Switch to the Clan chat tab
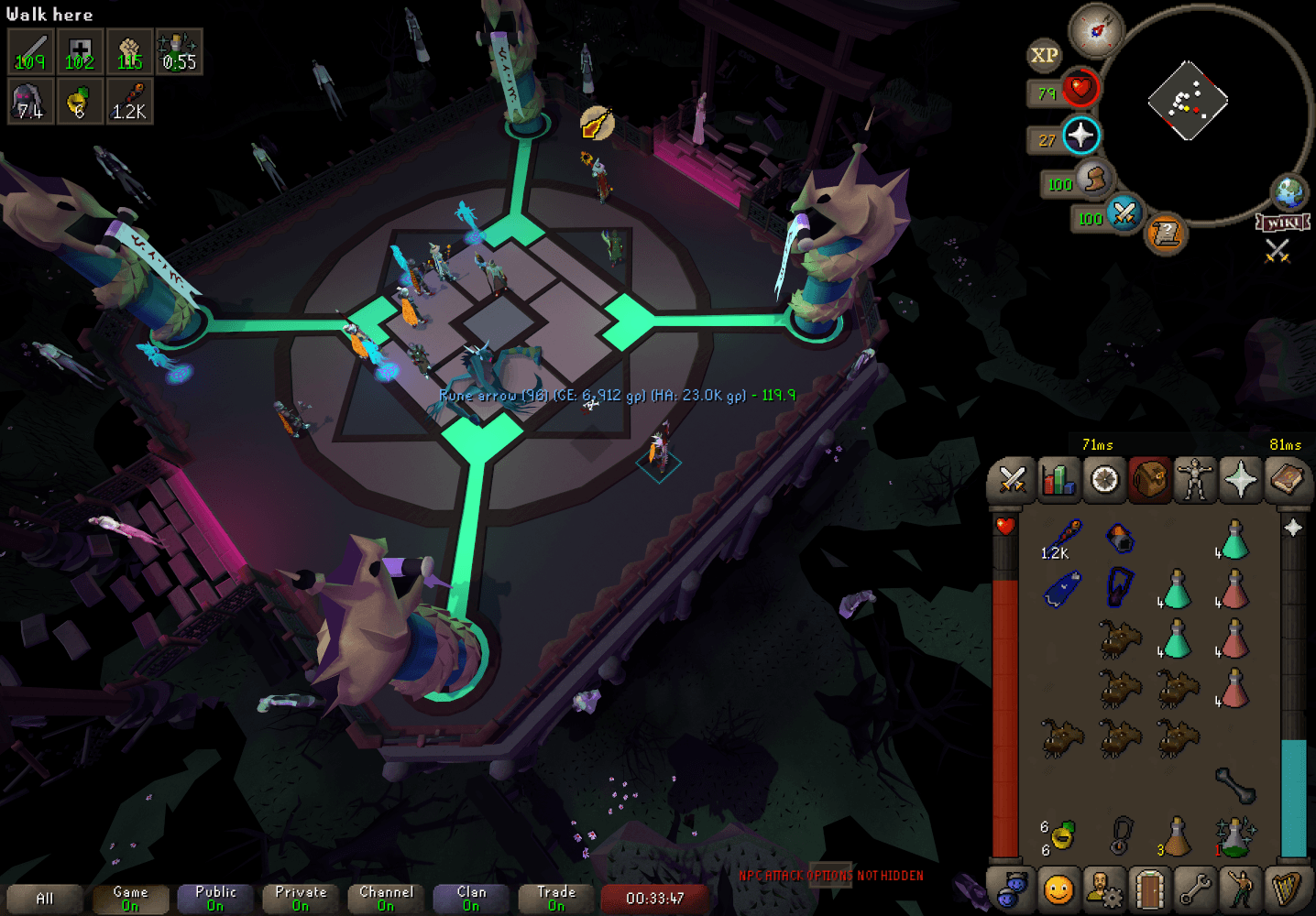Viewport: 1316px width, 916px height. tap(471, 896)
